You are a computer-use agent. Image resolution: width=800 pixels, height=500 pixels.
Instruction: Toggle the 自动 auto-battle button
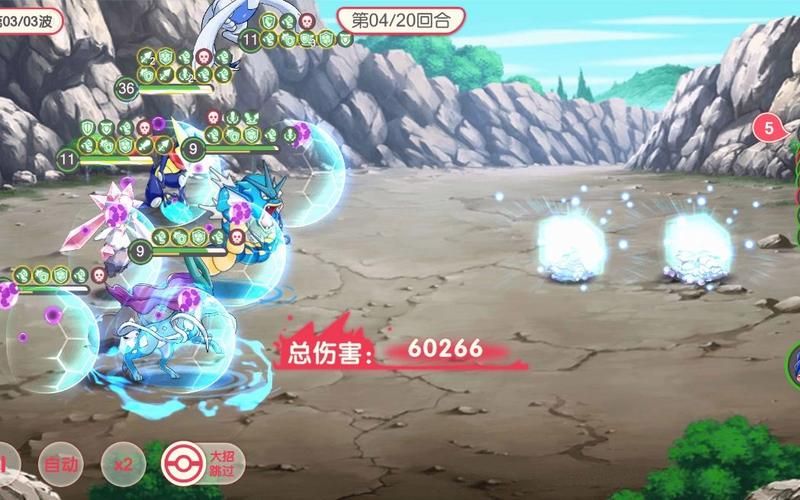pyautogui.click(x=59, y=465)
